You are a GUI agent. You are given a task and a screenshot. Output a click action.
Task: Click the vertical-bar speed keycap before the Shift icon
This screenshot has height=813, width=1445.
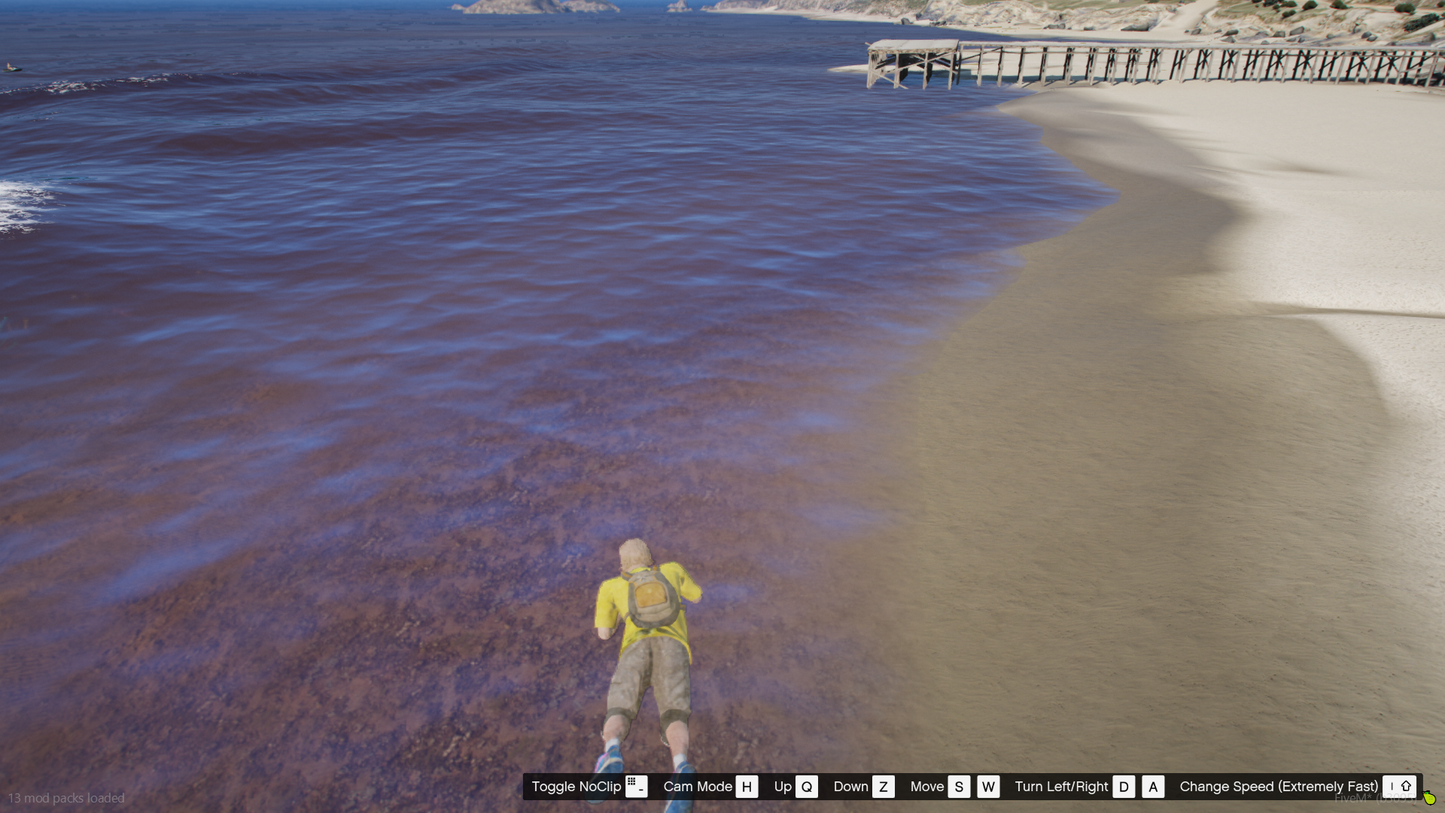1391,786
